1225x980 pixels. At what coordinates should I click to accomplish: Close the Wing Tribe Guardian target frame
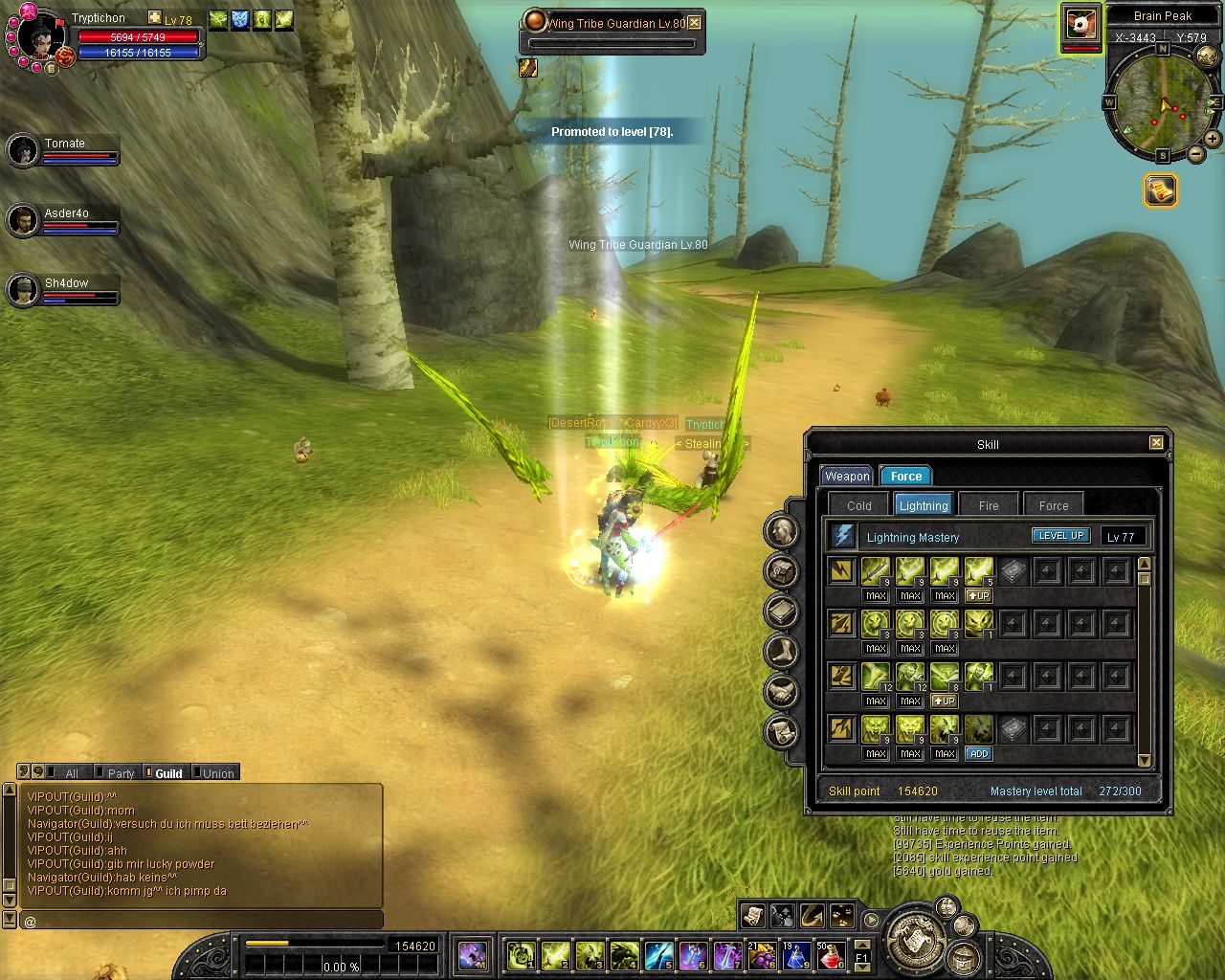[x=695, y=23]
